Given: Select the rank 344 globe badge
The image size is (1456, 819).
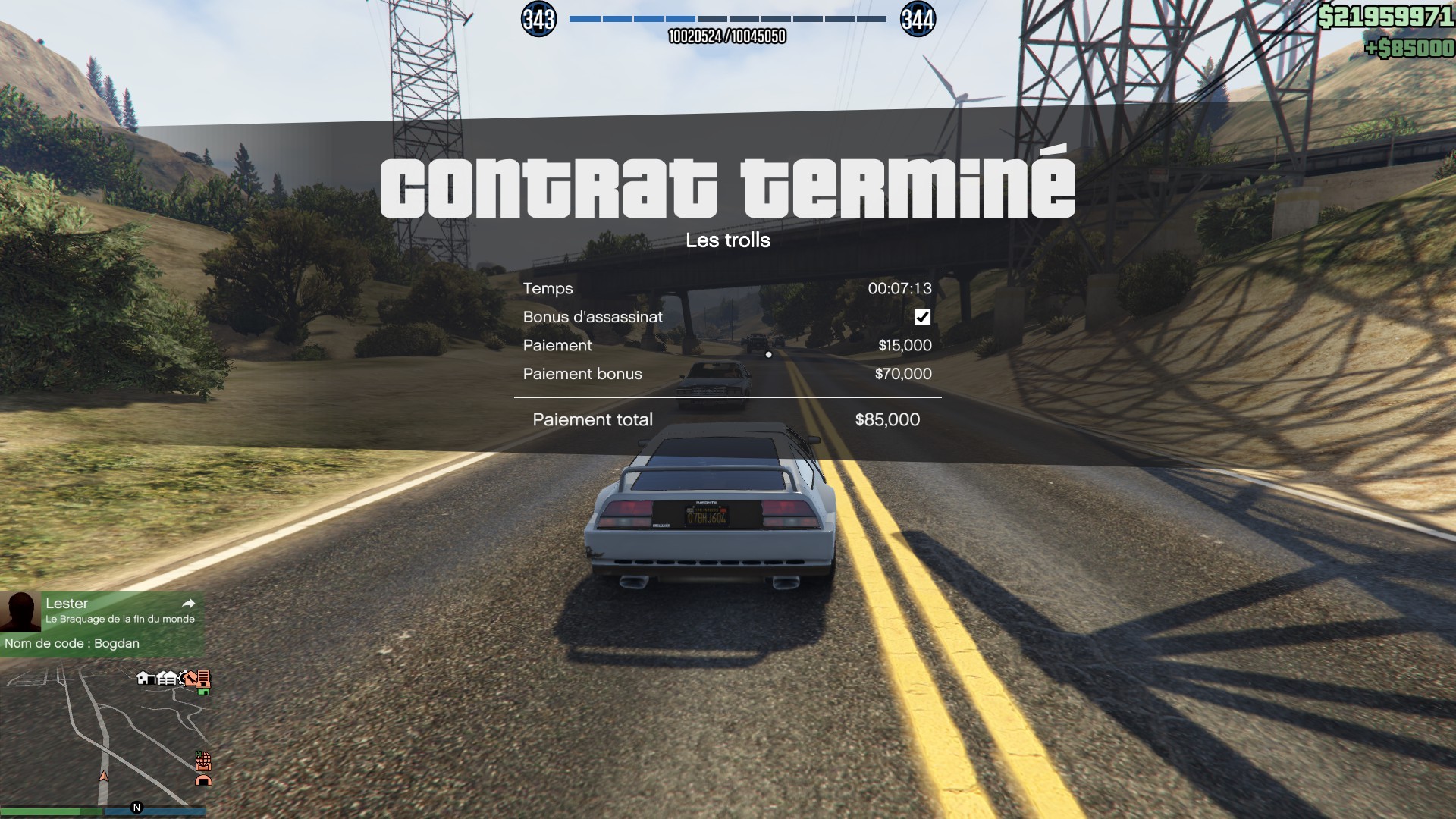Looking at the screenshot, I should click(x=918, y=19).
